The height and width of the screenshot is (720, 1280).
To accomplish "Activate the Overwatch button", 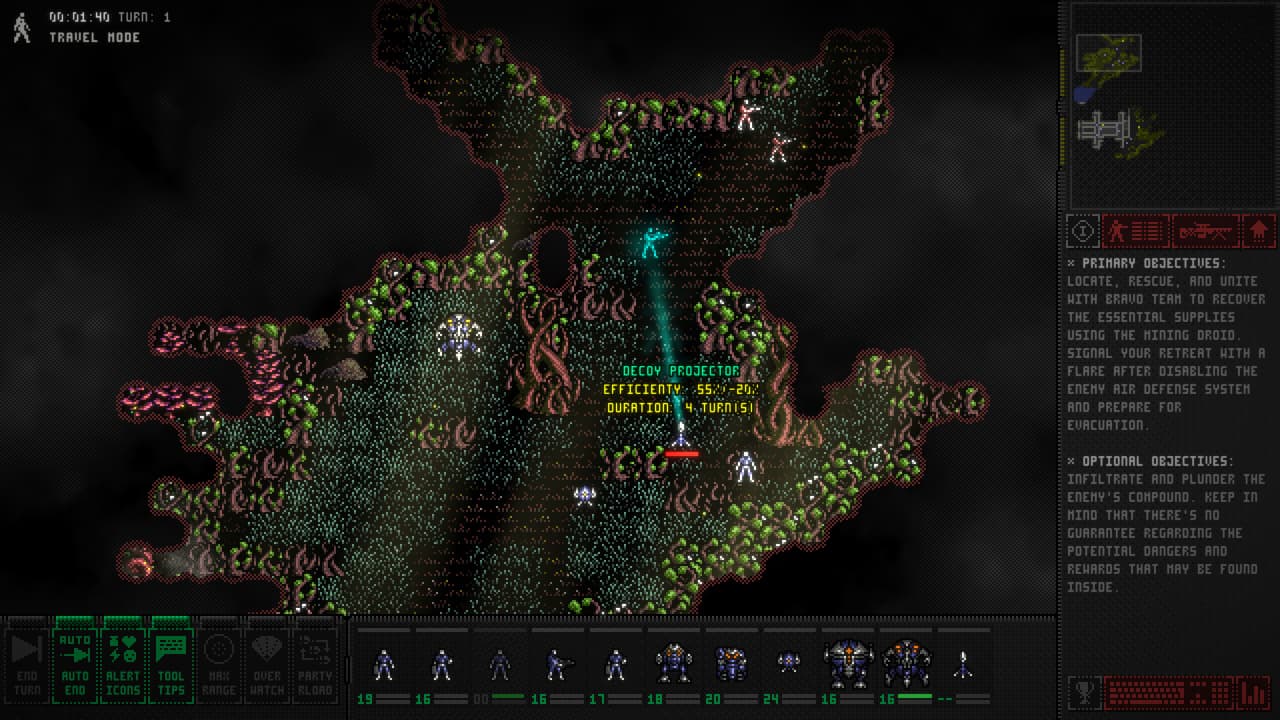I will point(267,666).
